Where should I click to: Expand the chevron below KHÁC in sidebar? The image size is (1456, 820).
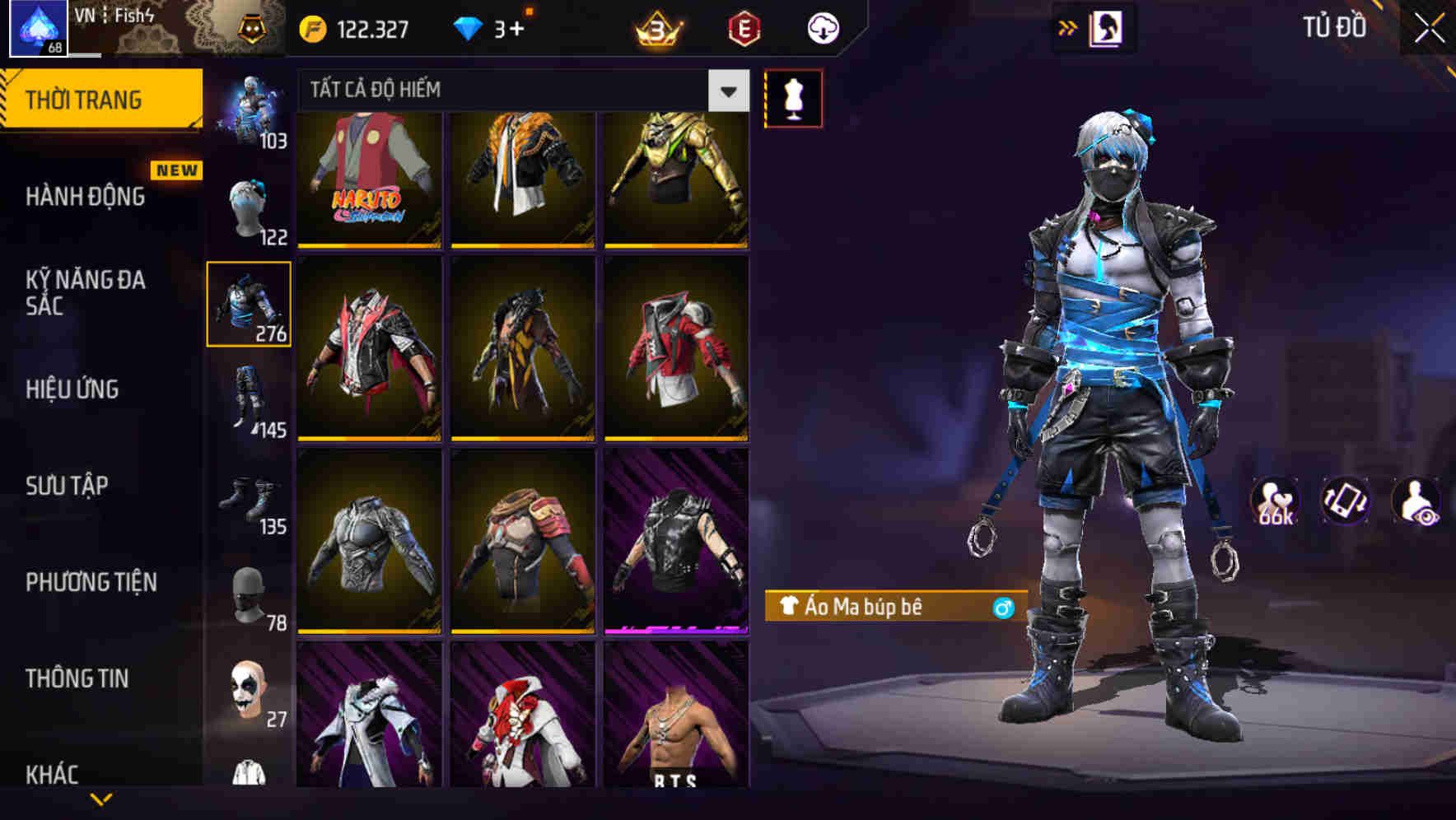point(101,799)
